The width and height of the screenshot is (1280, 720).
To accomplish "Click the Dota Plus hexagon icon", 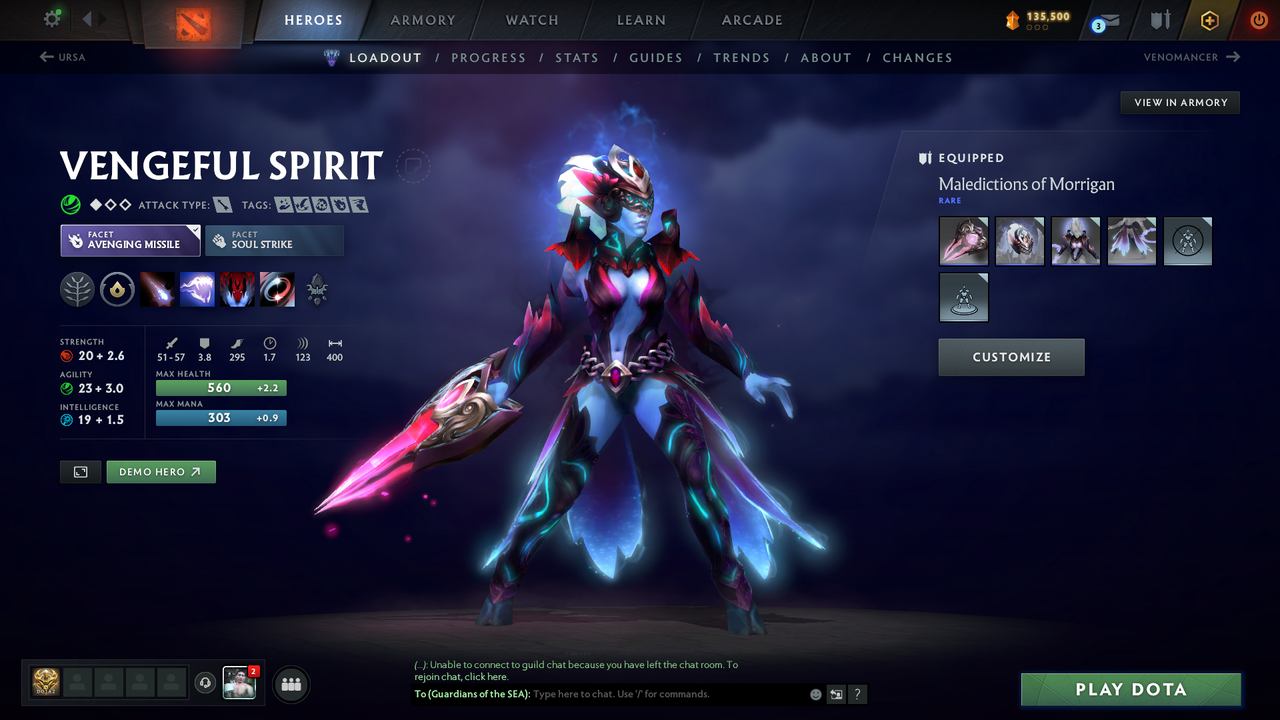I will [x=1209, y=20].
